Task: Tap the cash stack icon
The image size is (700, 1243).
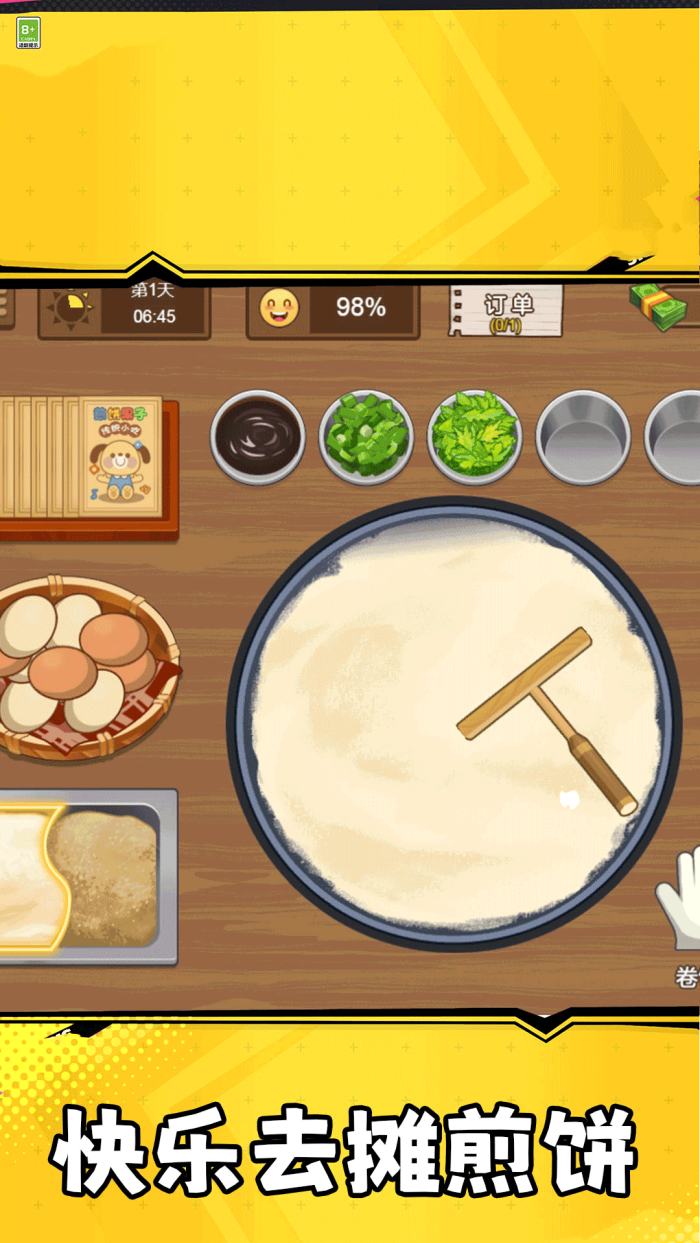Action: tap(660, 306)
